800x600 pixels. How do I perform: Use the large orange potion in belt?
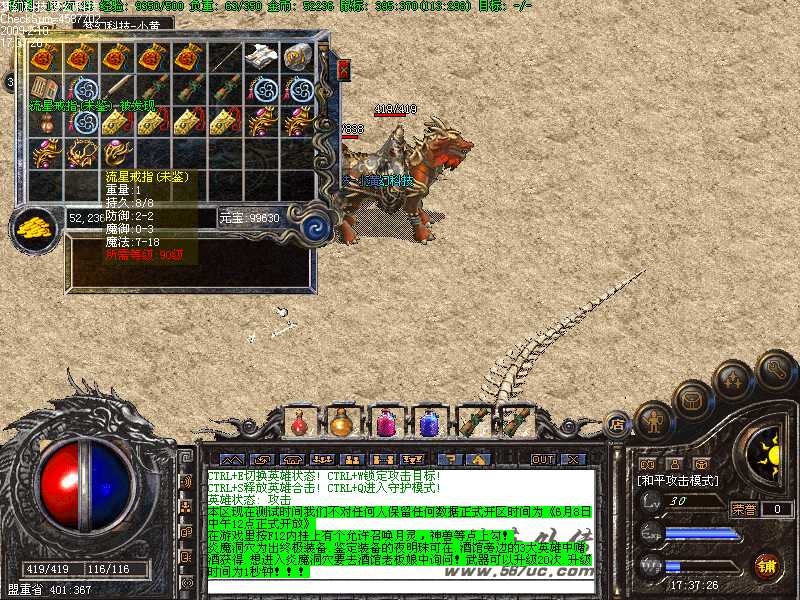tap(342, 423)
